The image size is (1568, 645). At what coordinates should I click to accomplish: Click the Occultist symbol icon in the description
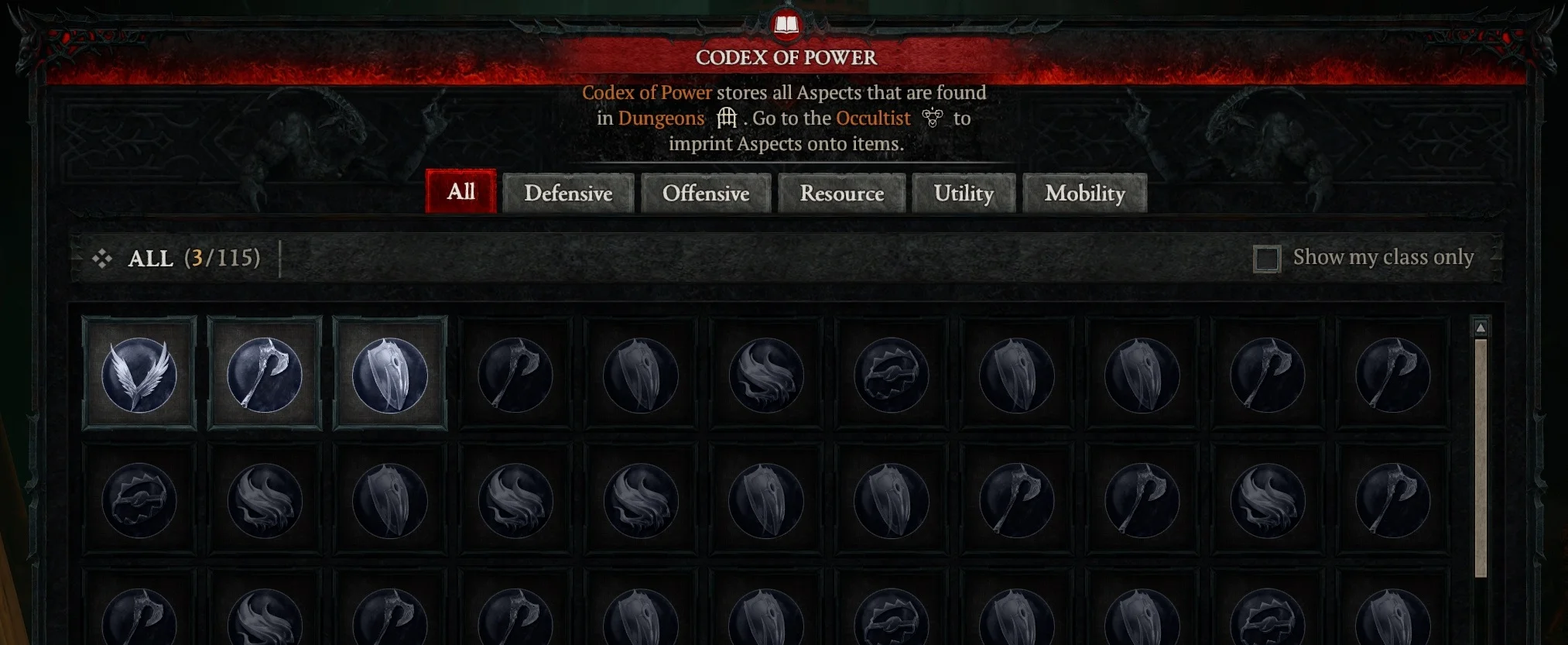(933, 118)
